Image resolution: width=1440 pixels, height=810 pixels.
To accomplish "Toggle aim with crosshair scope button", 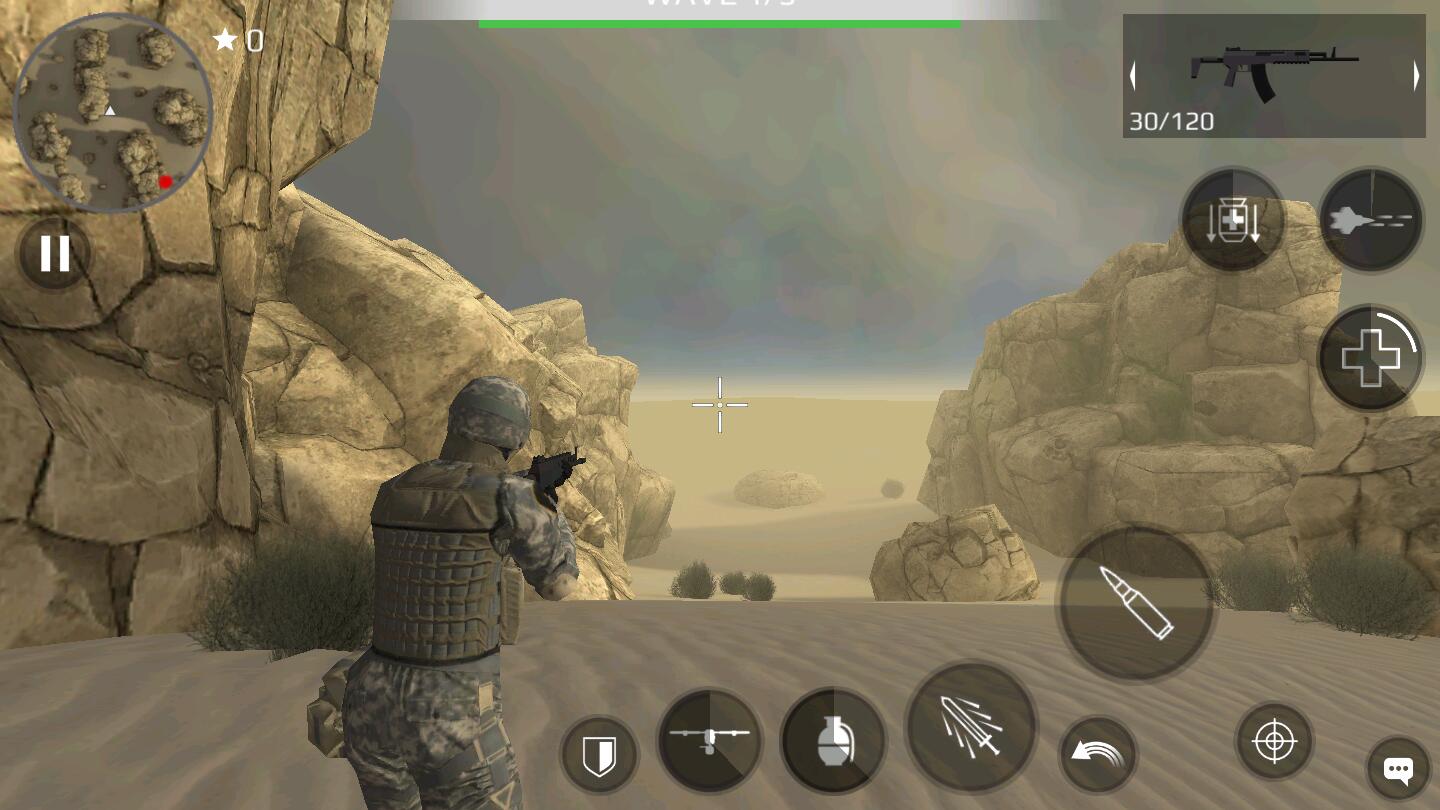I will 1274,742.
